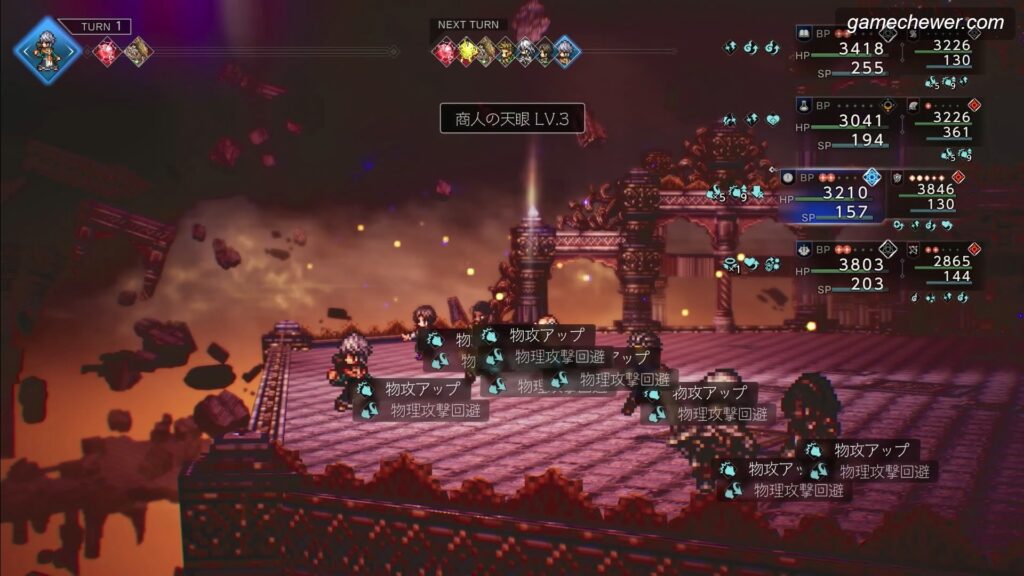Pick the reserve member panel showing 3846 HP
This screenshot has height=576, width=1024.
click(942, 194)
